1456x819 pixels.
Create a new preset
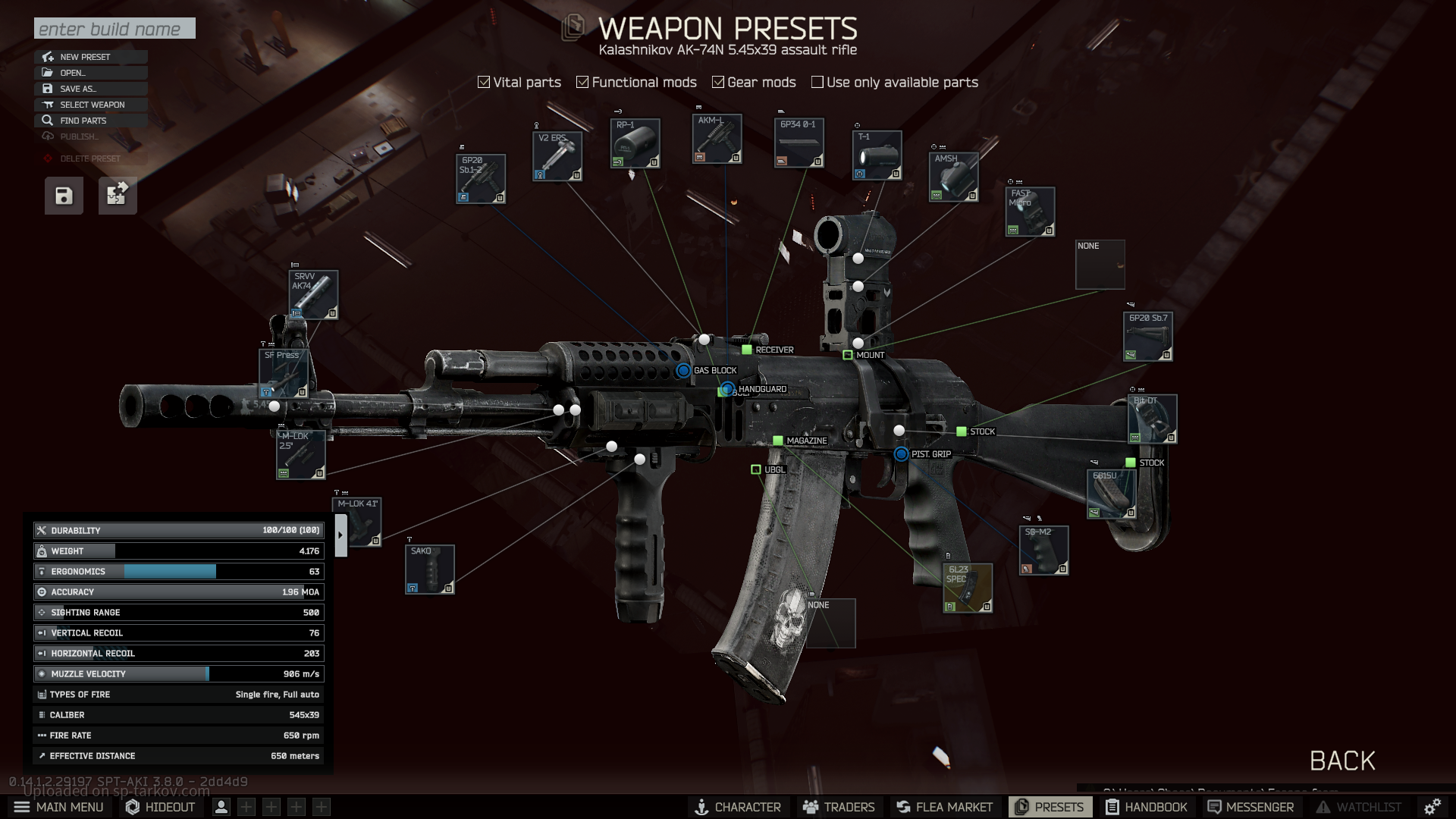click(x=85, y=57)
